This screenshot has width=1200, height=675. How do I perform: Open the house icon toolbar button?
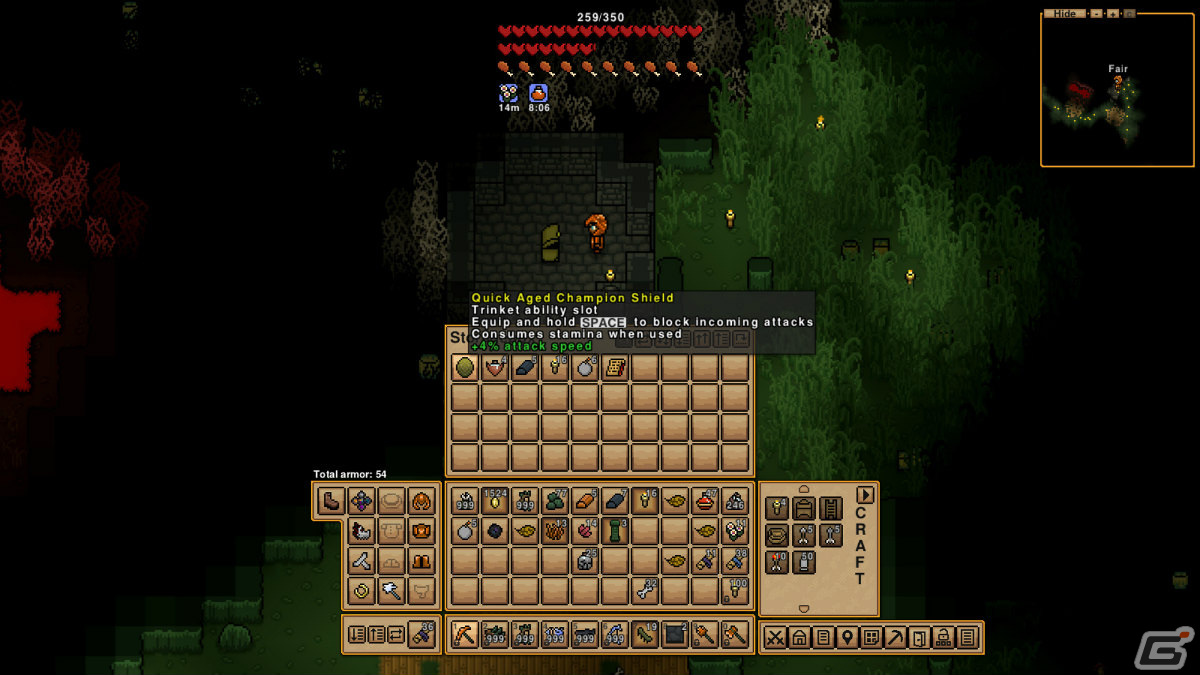click(799, 637)
